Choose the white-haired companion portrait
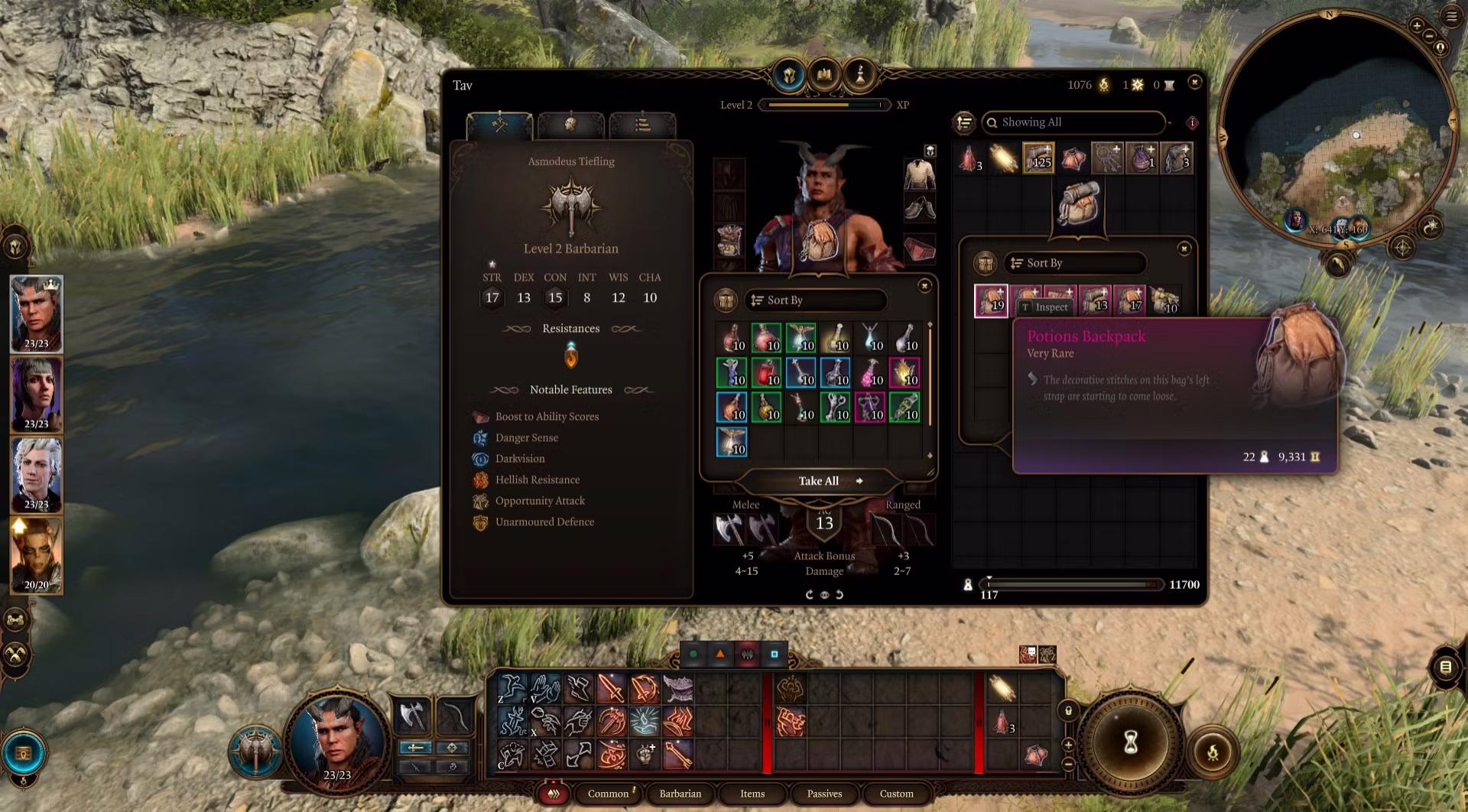1468x812 pixels. pyautogui.click(x=36, y=474)
